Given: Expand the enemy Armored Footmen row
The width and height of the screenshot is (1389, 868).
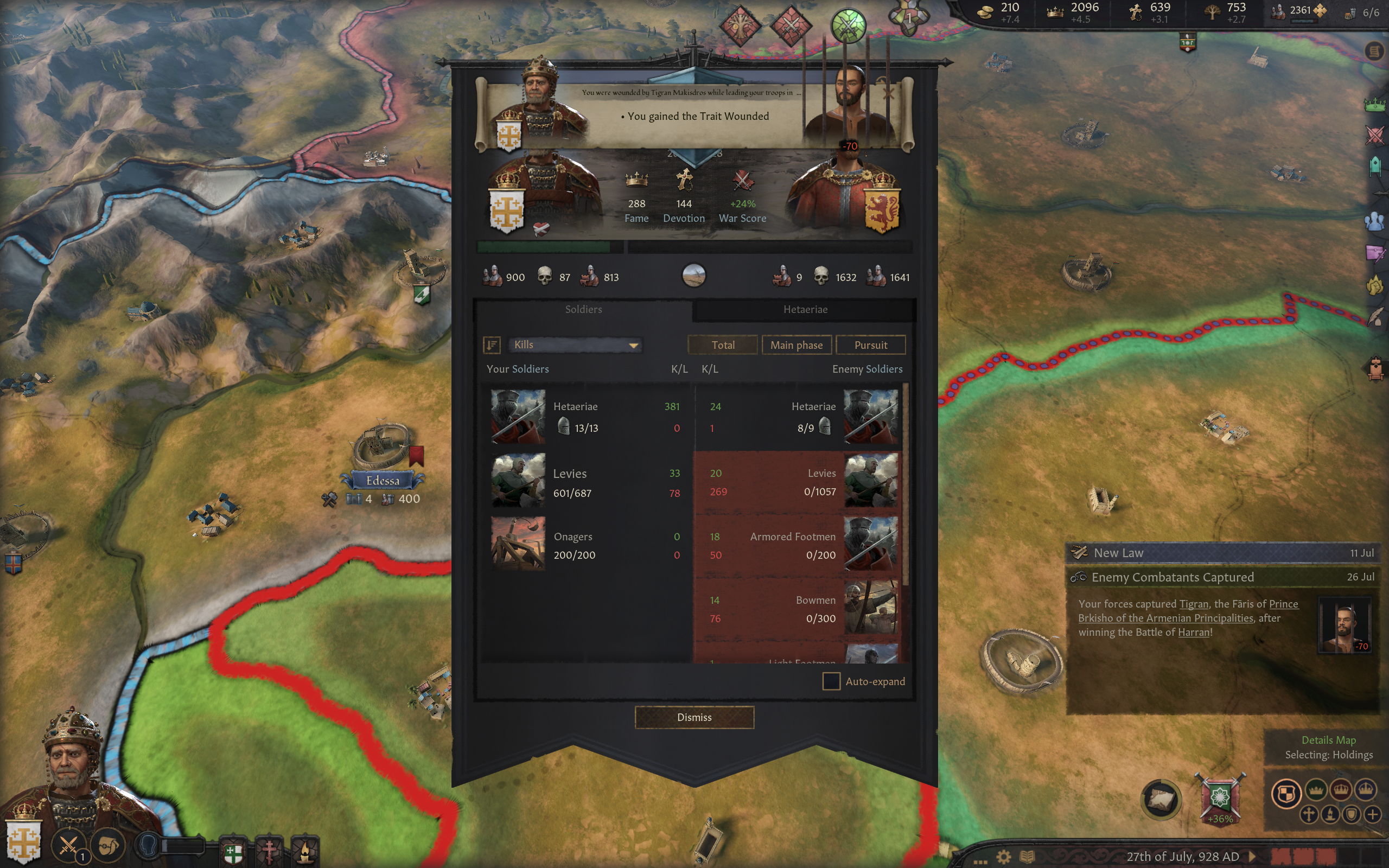Looking at the screenshot, I should (x=798, y=545).
